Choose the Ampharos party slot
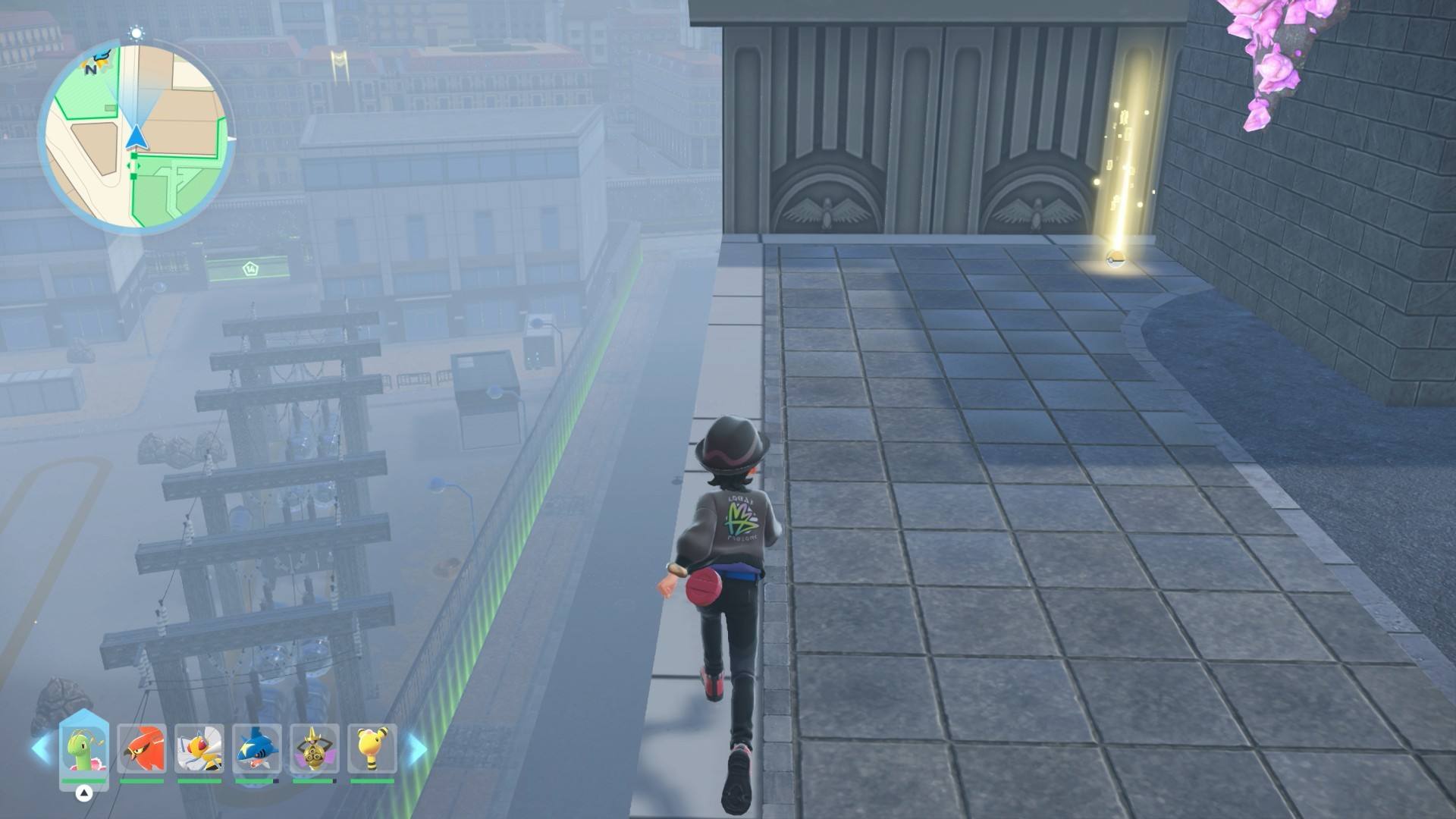The width and height of the screenshot is (1456, 819). tap(372, 748)
